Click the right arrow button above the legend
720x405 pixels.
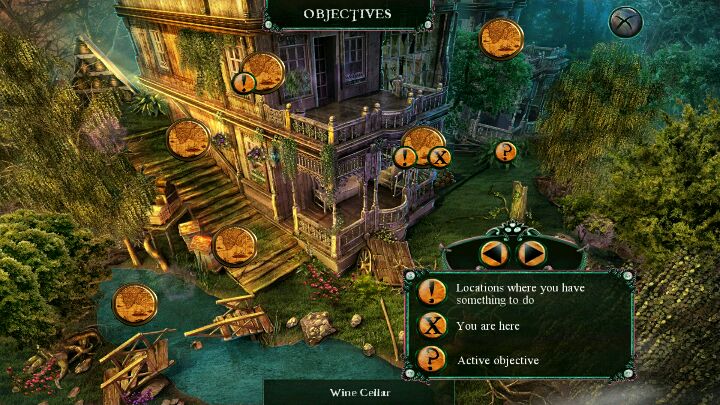tap(532, 254)
